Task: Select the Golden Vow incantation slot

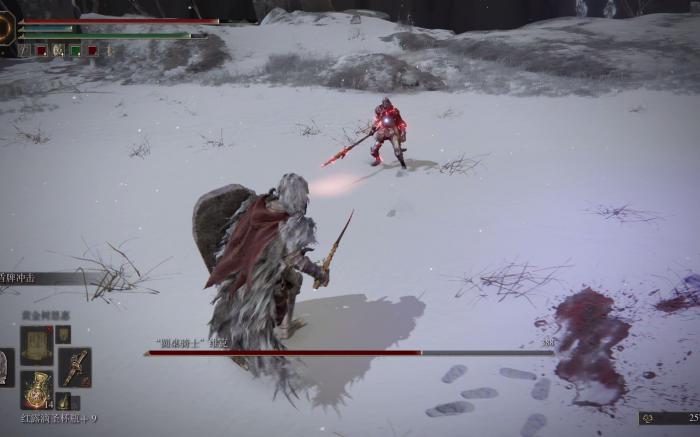Action: click(37, 345)
